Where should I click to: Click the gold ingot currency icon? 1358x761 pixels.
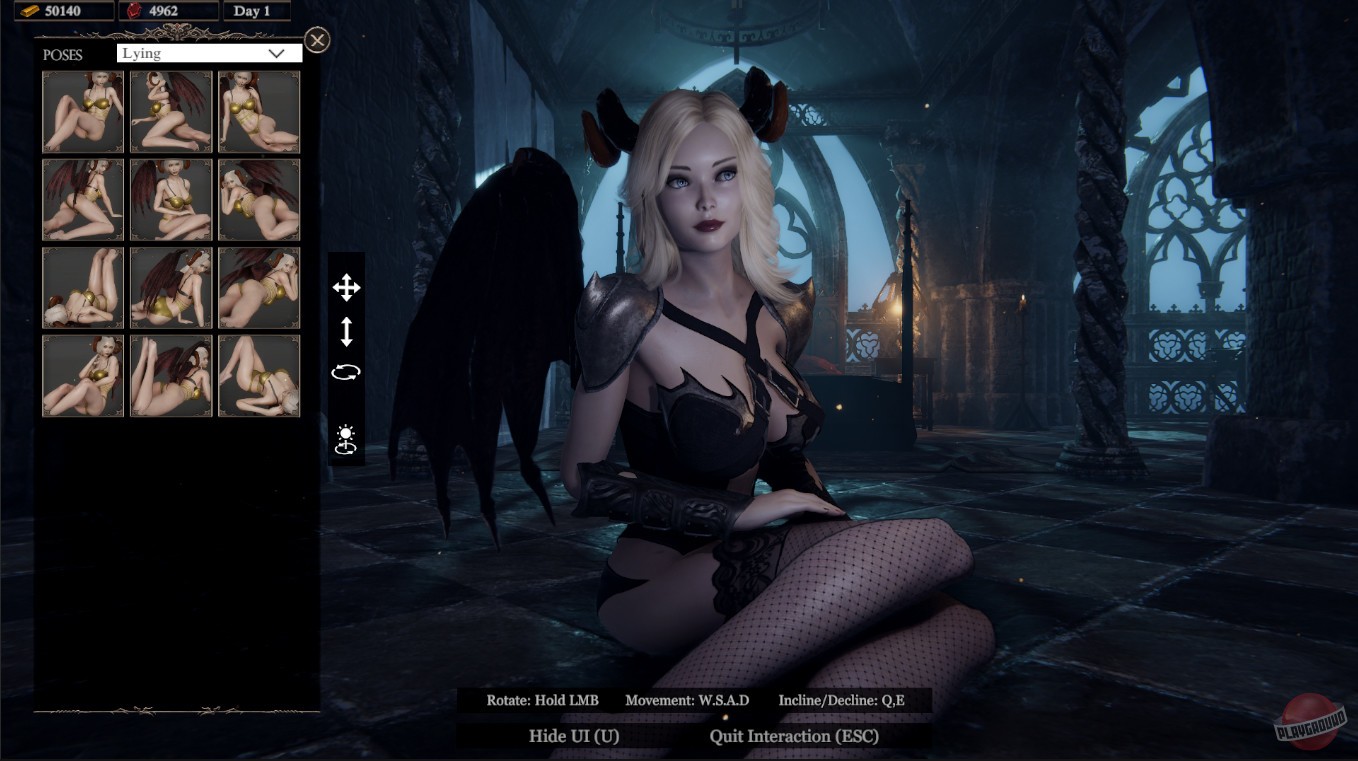pos(28,11)
